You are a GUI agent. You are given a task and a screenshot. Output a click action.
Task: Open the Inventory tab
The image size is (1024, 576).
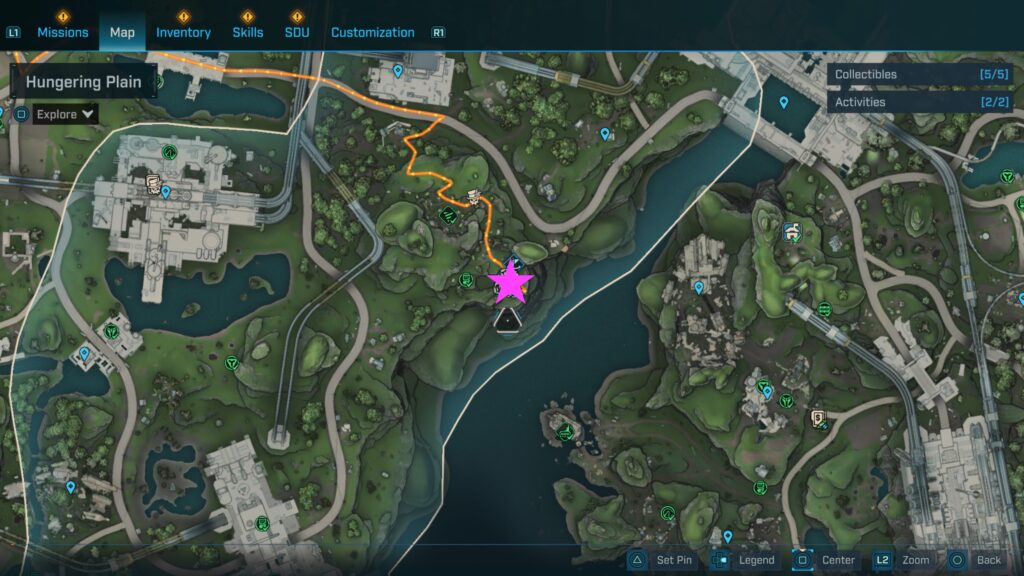click(x=183, y=32)
